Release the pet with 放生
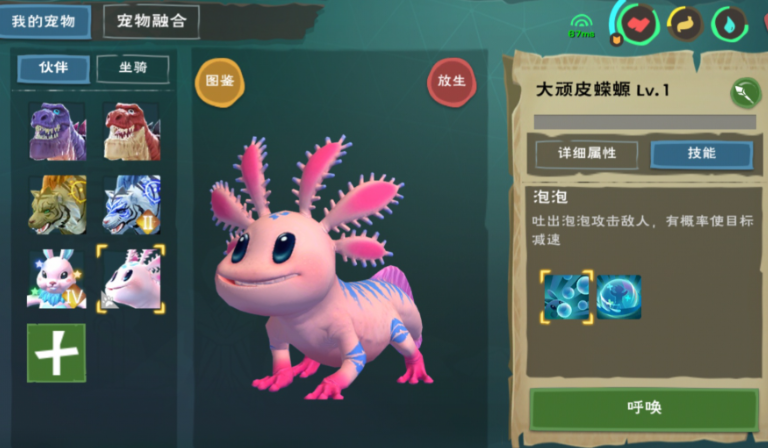The height and width of the screenshot is (448, 768). coord(451,82)
